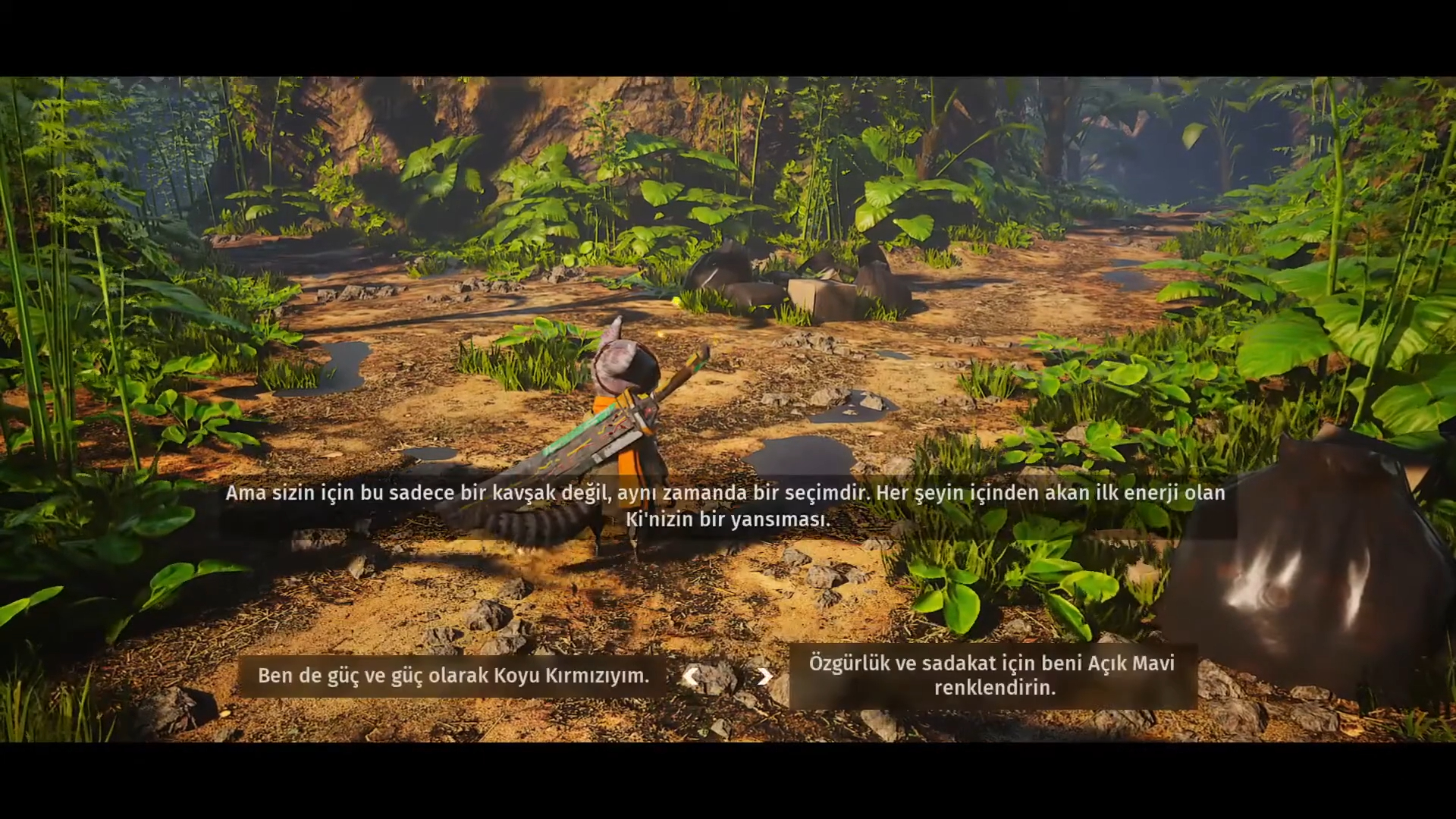Image resolution: width=1456 pixels, height=819 pixels.
Task: Choose the Koyu Kırmızı dialogue option
Action: pos(453,676)
